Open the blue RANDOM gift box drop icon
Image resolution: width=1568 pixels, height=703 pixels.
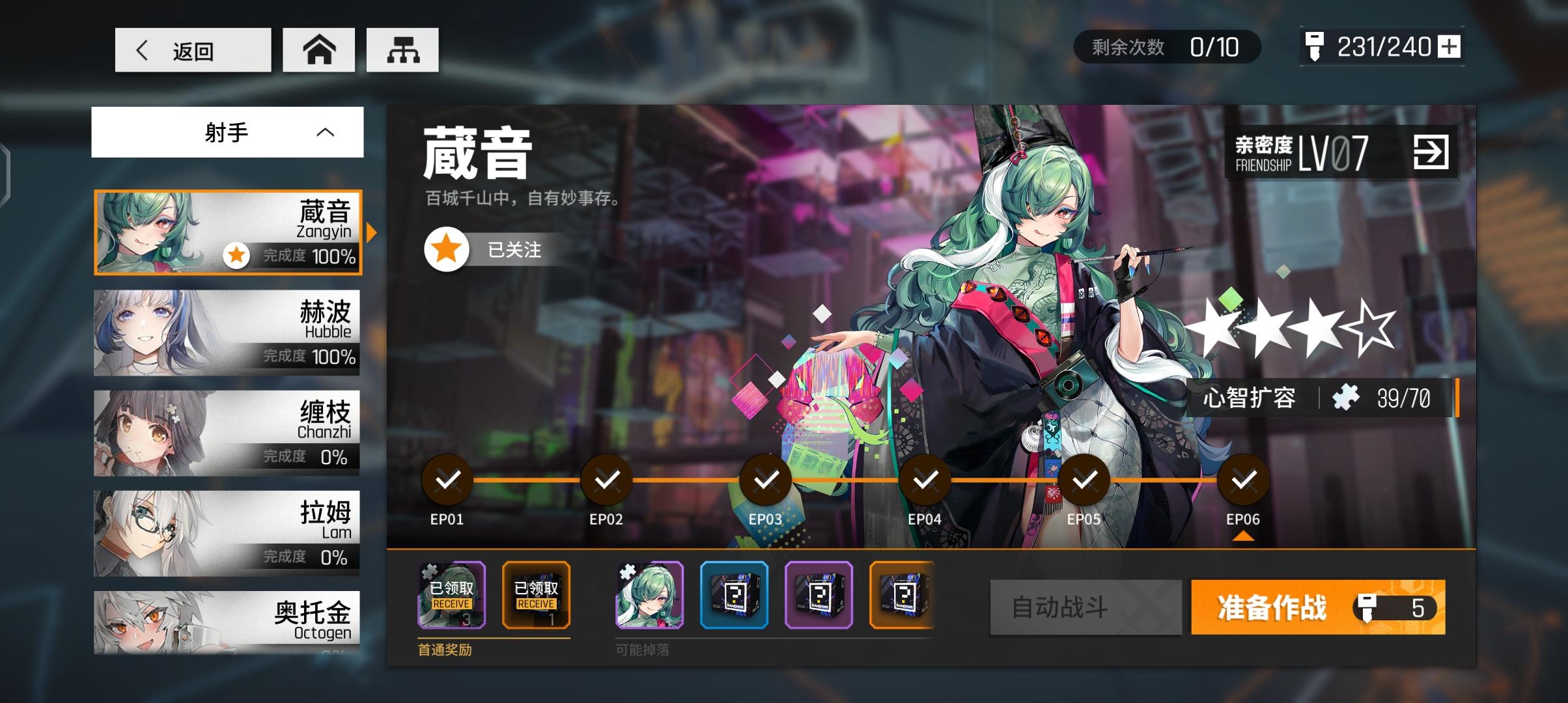pyautogui.click(x=735, y=596)
